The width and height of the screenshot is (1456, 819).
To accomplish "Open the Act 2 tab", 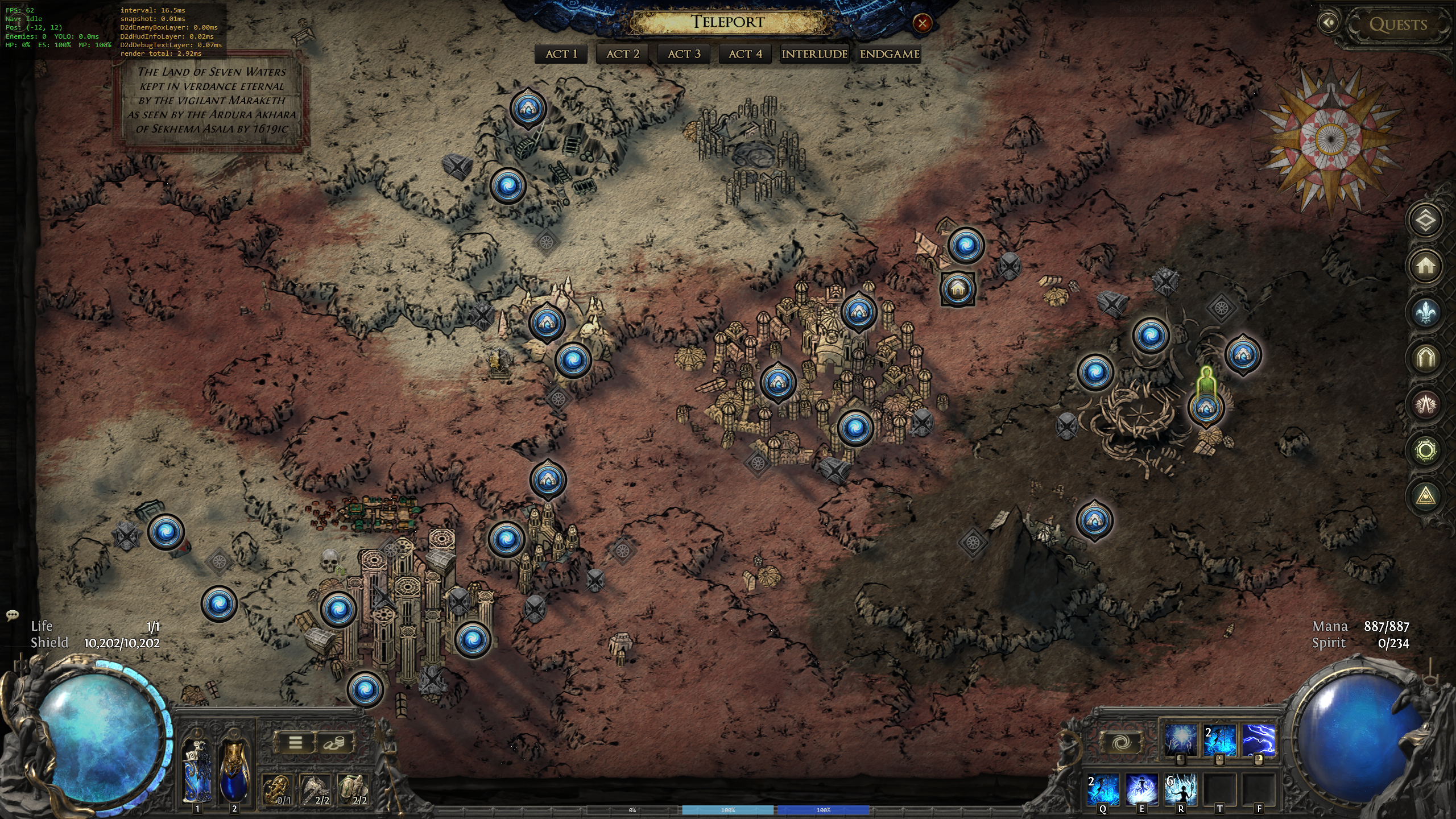I will [623, 54].
